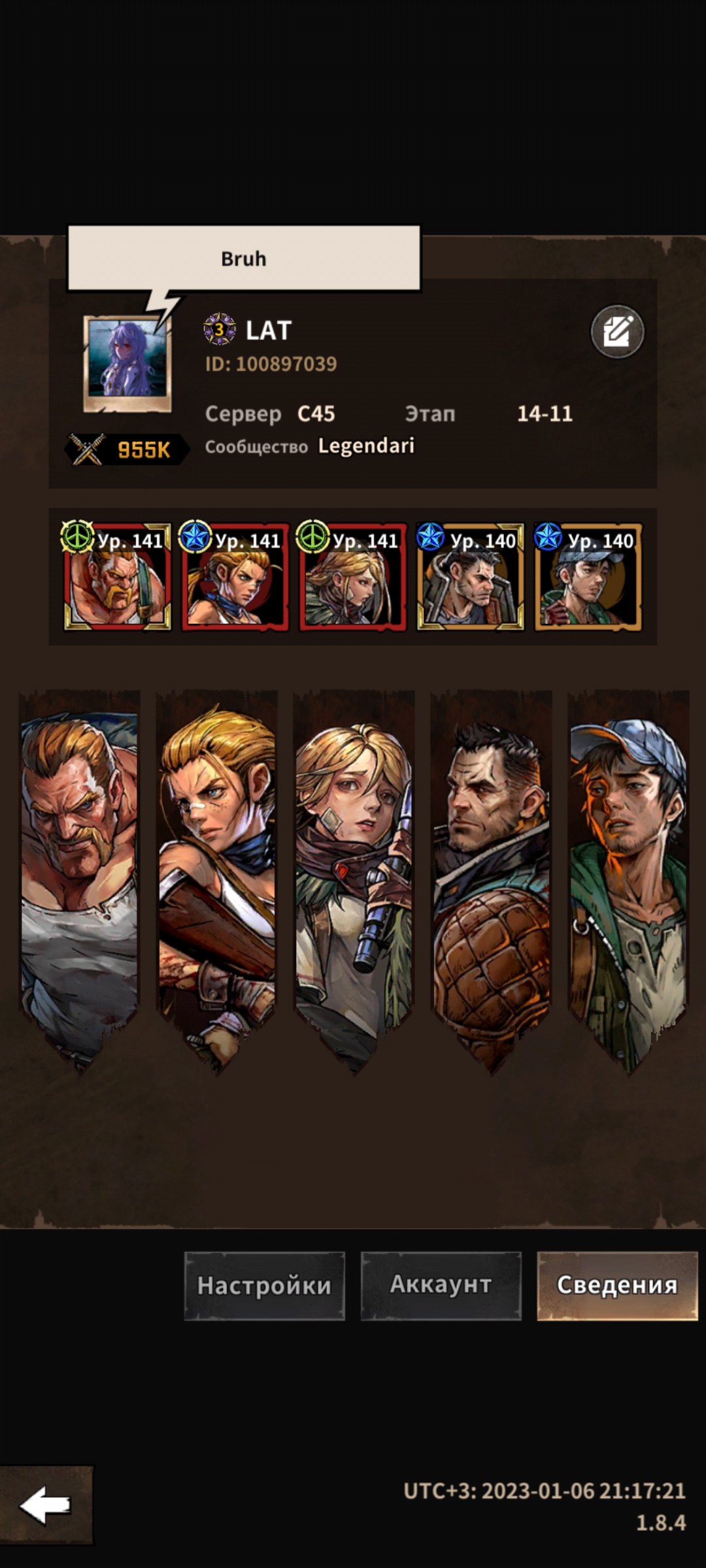Go back with the white arrow button
The height and width of the screenshot is (1568, 706).
46,1505
